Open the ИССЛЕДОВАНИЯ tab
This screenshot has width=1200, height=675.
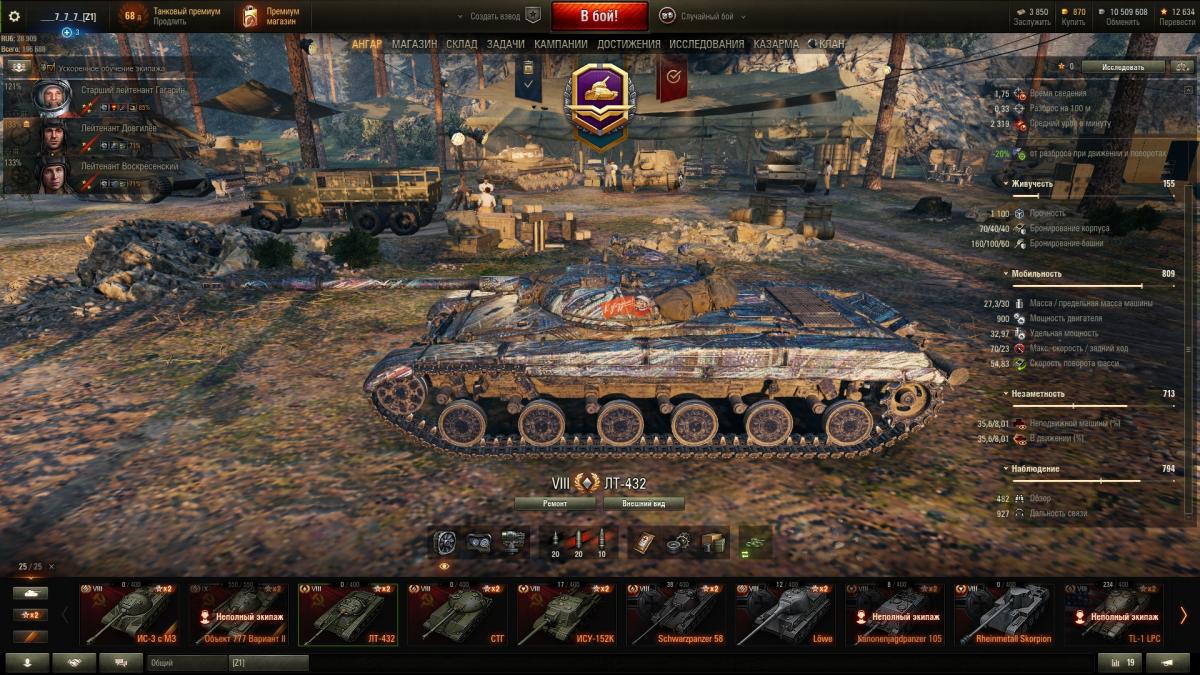706,44
